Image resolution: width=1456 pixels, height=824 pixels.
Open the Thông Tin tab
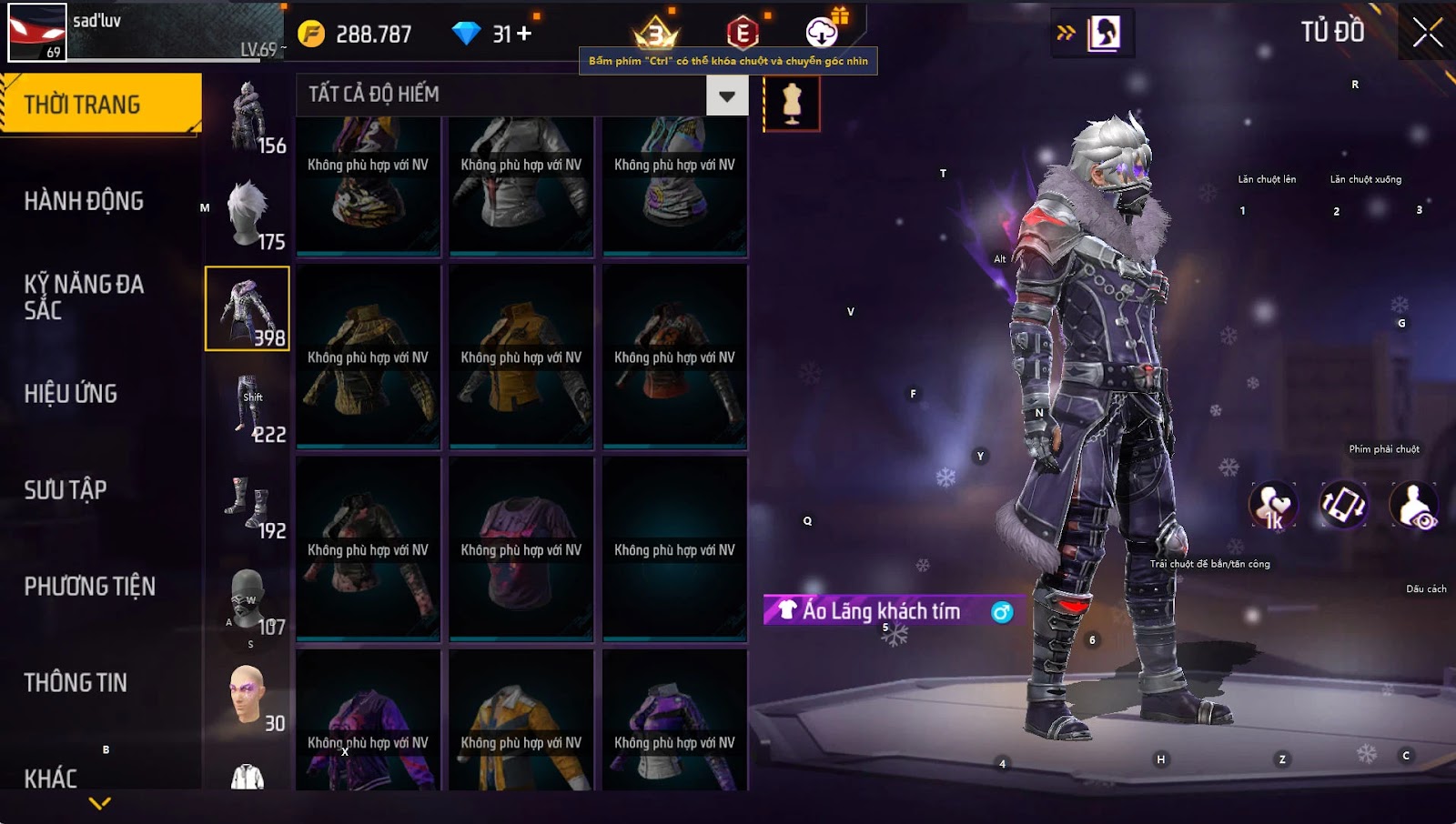pos(76,683)
